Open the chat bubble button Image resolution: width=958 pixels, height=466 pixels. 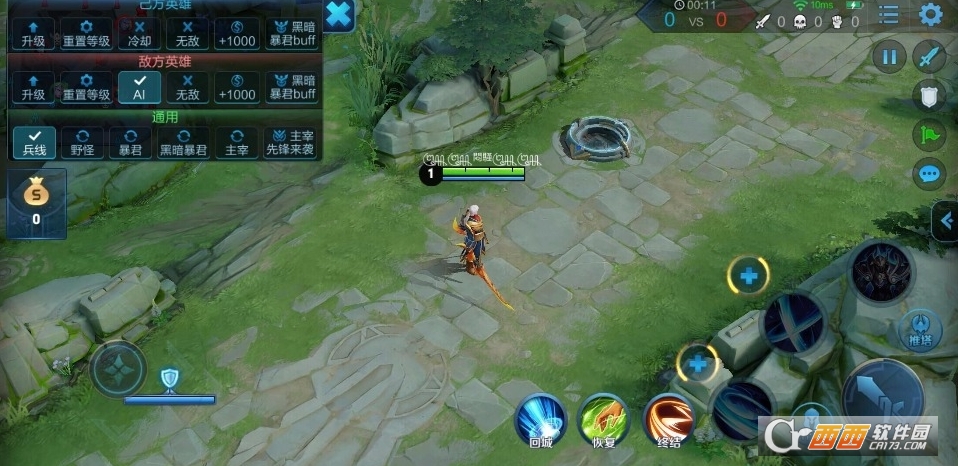pos(930,174)
